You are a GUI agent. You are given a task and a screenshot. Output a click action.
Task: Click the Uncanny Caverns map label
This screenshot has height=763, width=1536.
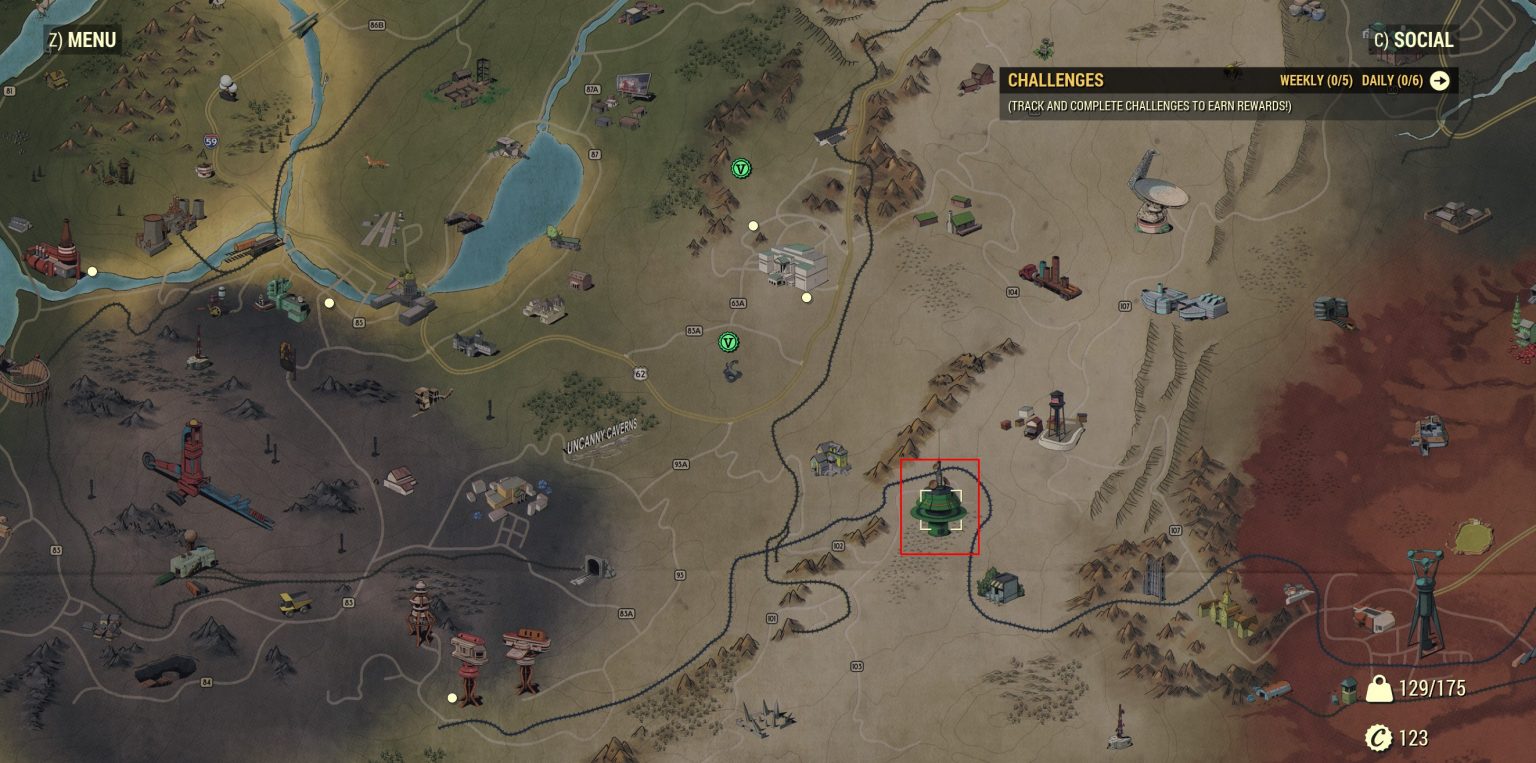tap(600, 437)
